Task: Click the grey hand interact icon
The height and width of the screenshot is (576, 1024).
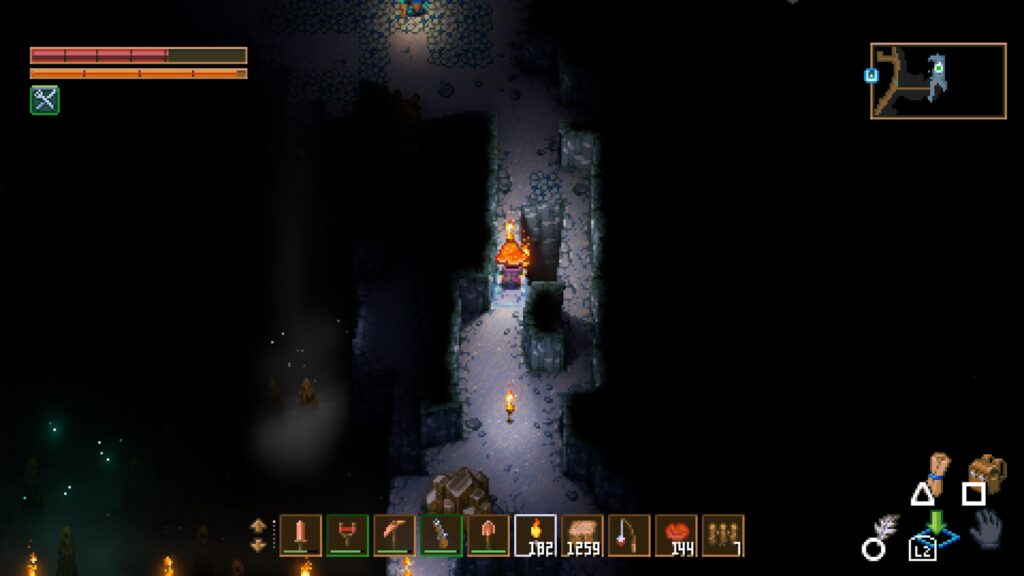Action: [985, 527]
